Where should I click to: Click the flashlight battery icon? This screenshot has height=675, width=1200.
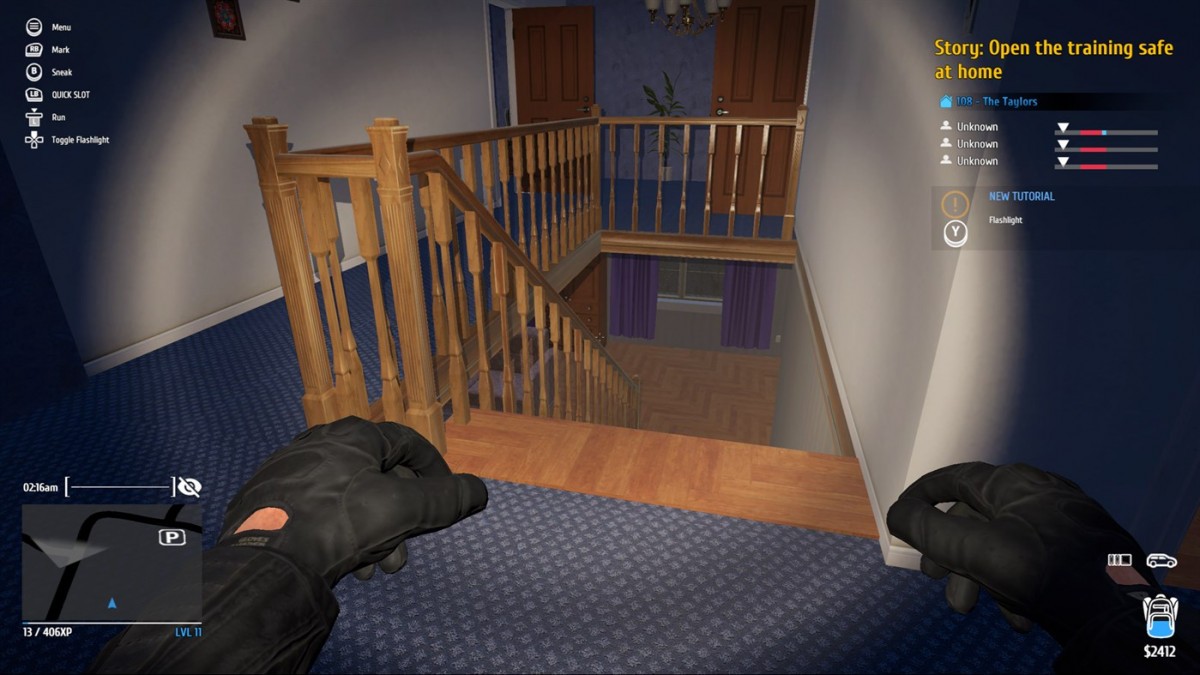coord(1119,561)
